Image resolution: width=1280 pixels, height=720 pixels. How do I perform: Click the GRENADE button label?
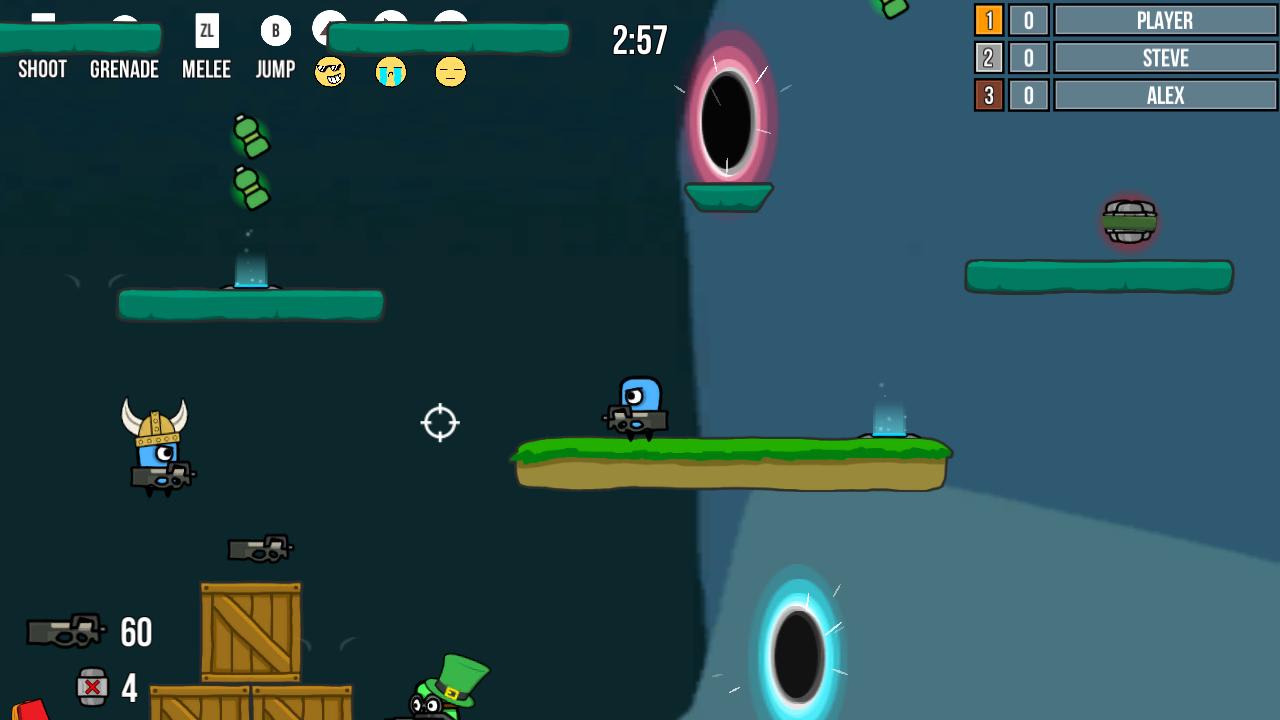(124, 69)
